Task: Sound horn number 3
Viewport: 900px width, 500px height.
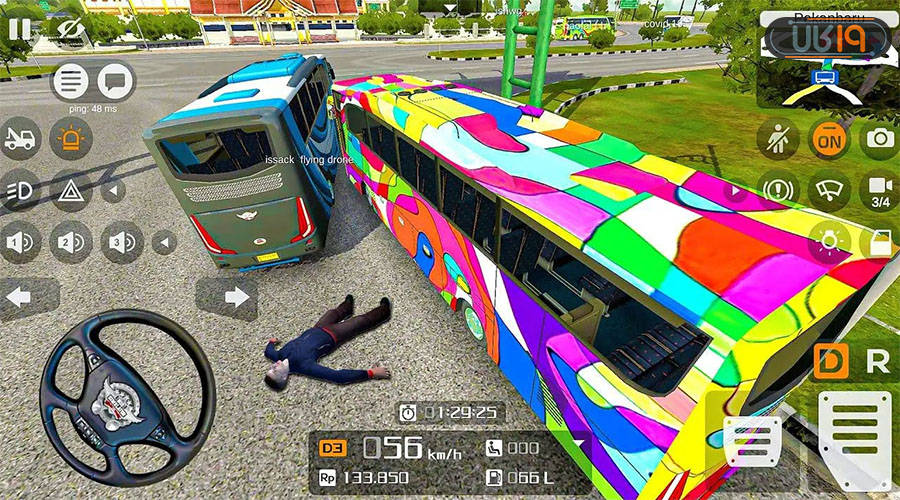Action: point(122,241)
